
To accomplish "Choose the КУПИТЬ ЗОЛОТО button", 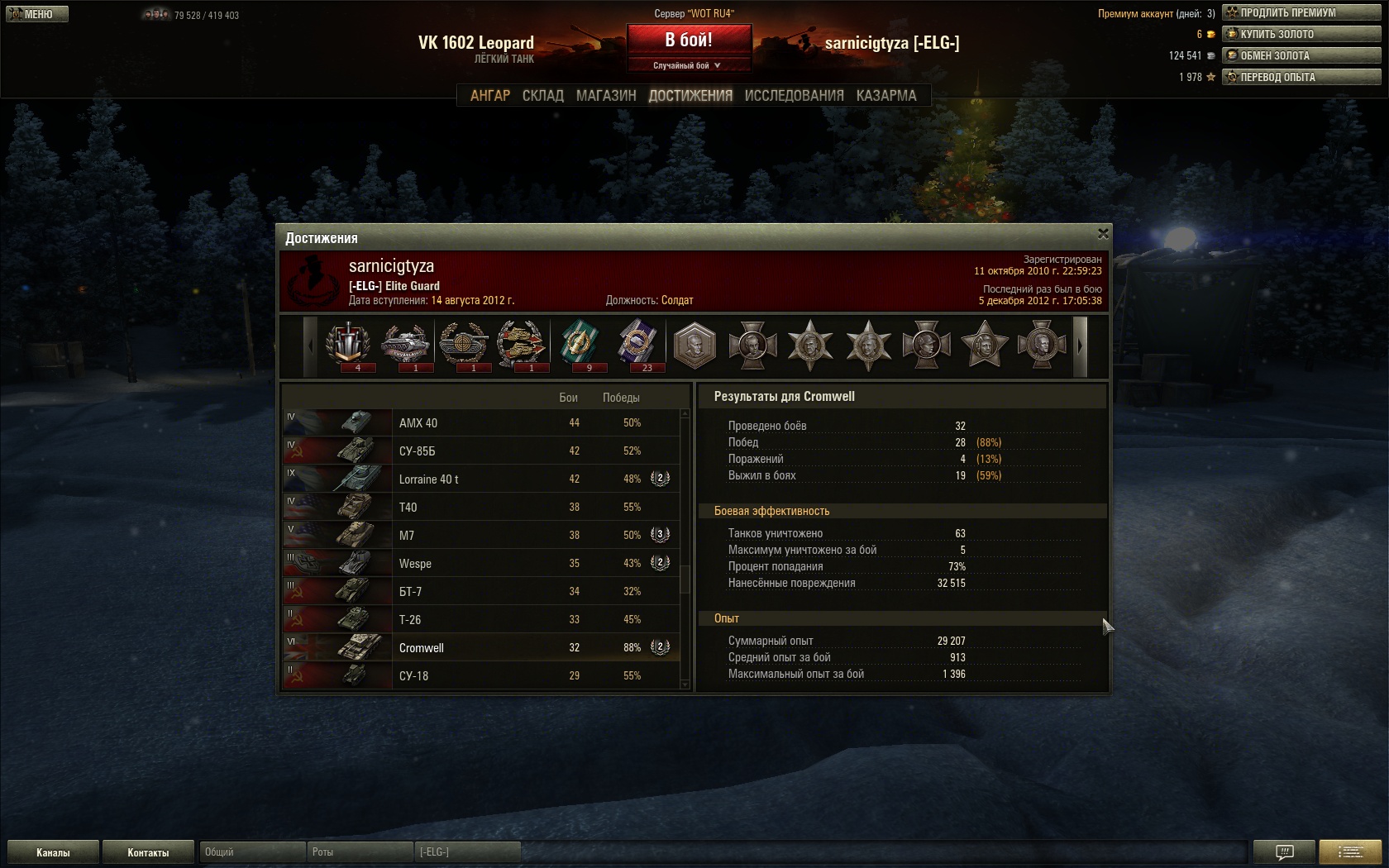I will pyautogui.click(x=1301, y=34).
